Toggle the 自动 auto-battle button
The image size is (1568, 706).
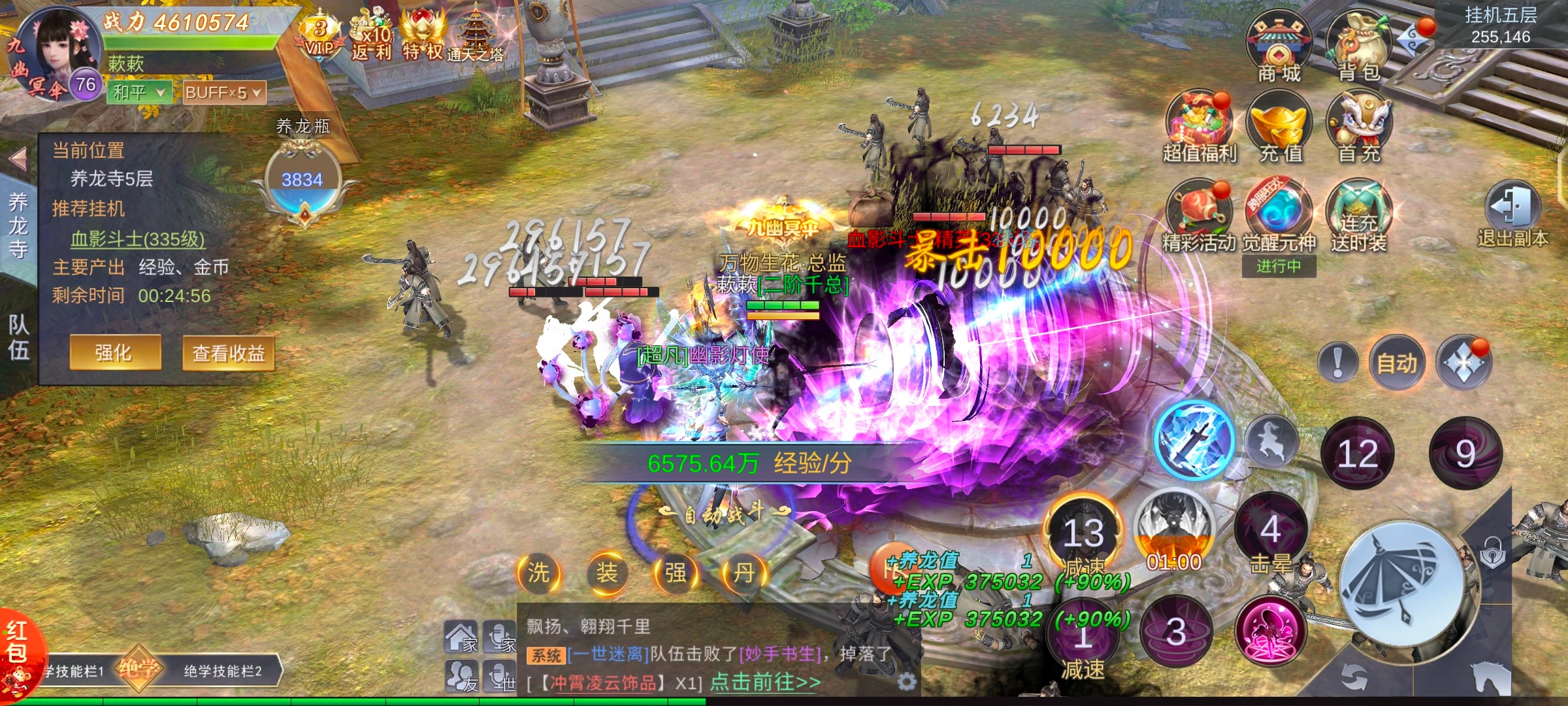coord(1397,362)
